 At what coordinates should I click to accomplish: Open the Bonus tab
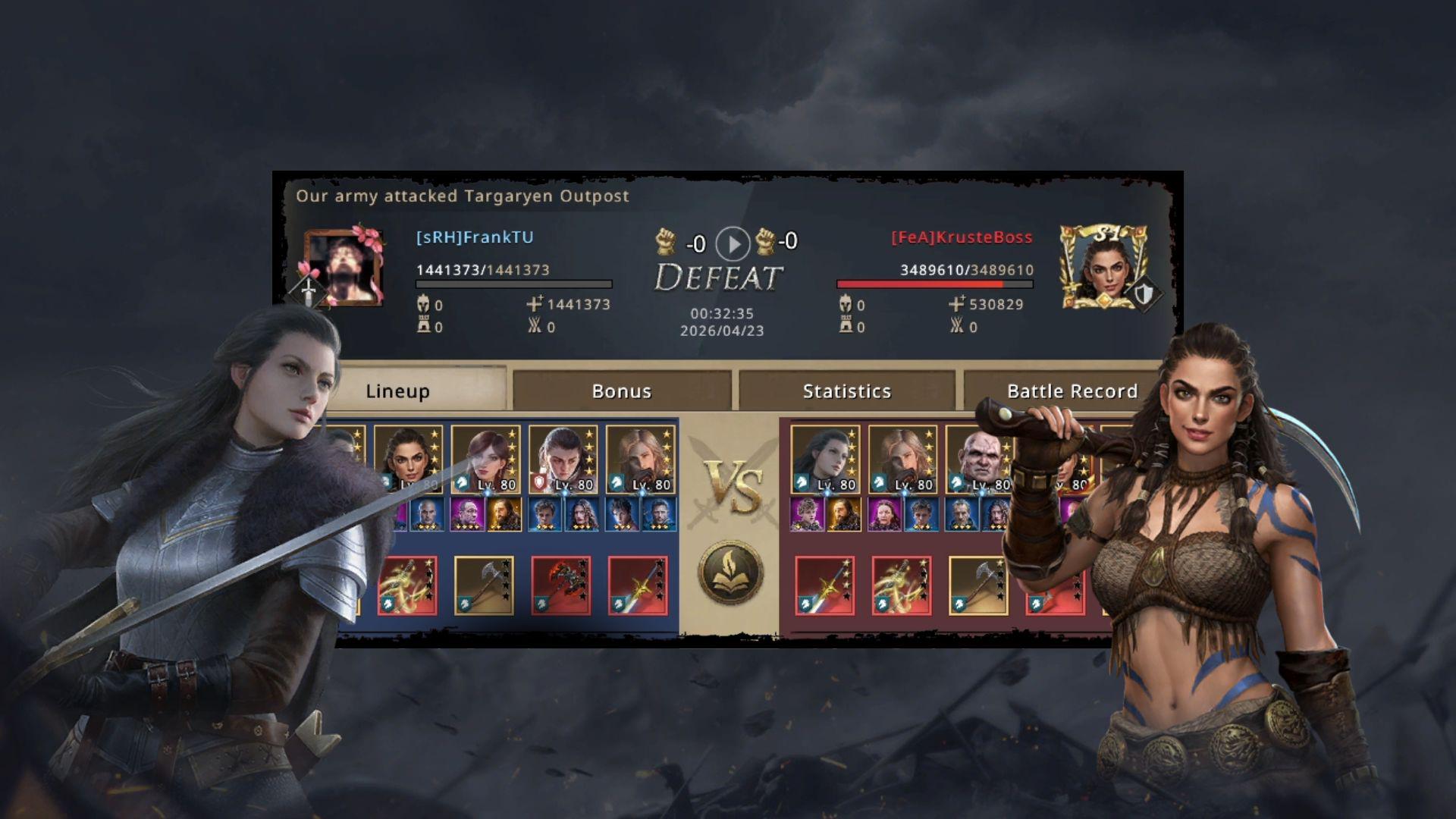tap(621, 391)
